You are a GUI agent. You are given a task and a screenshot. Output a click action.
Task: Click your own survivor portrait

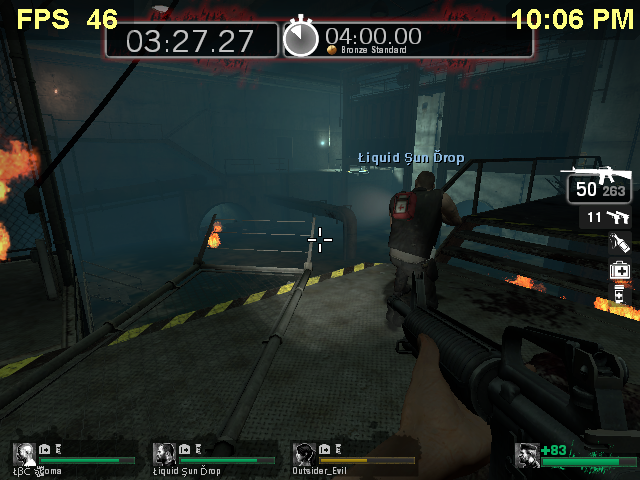527,455
